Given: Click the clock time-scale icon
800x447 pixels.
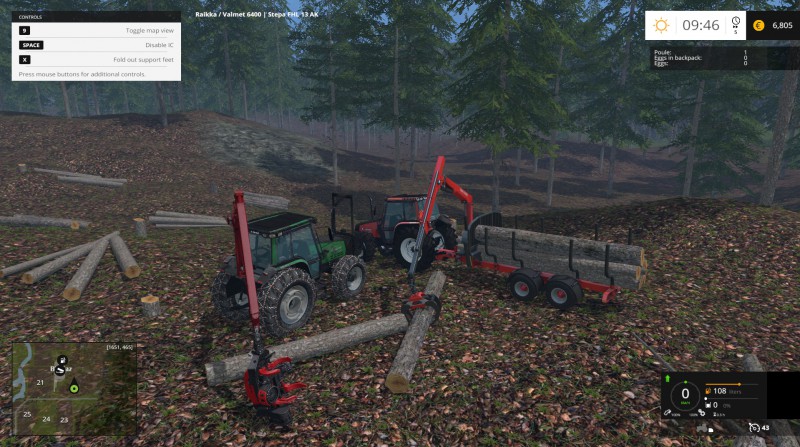Looking at the screenshot, I should (x=736, y=23).
